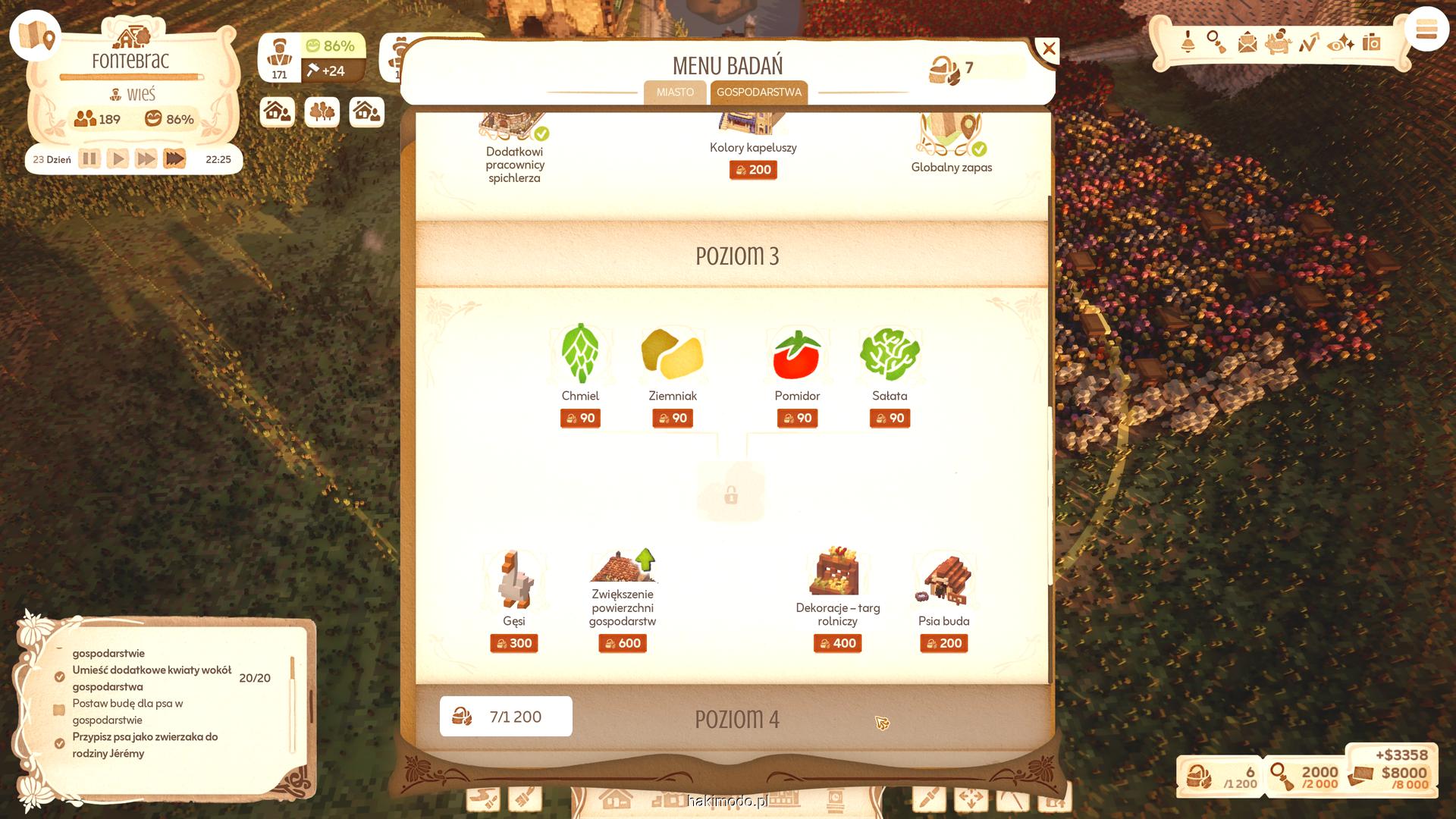This screenshot has height=819, width=1456.
Task: Set game speed to triple fast-forward
Action: point(174,159)
